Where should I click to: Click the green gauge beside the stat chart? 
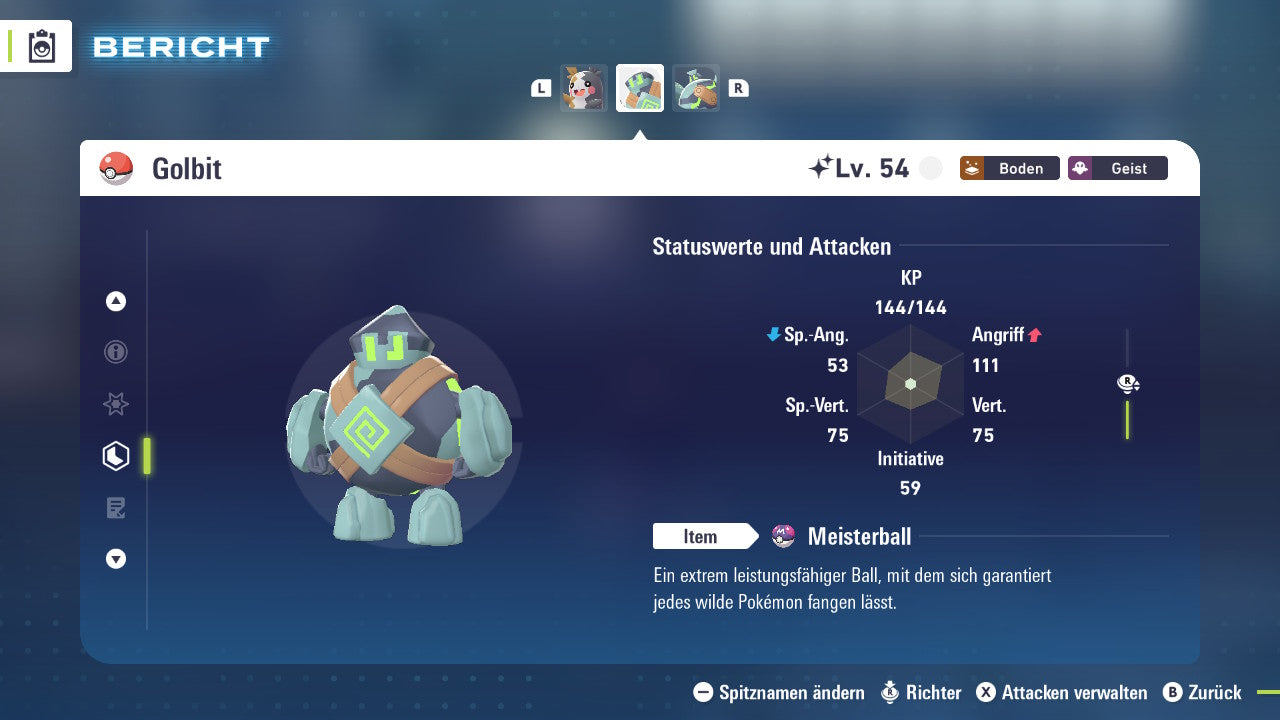tap(1128, 420)
